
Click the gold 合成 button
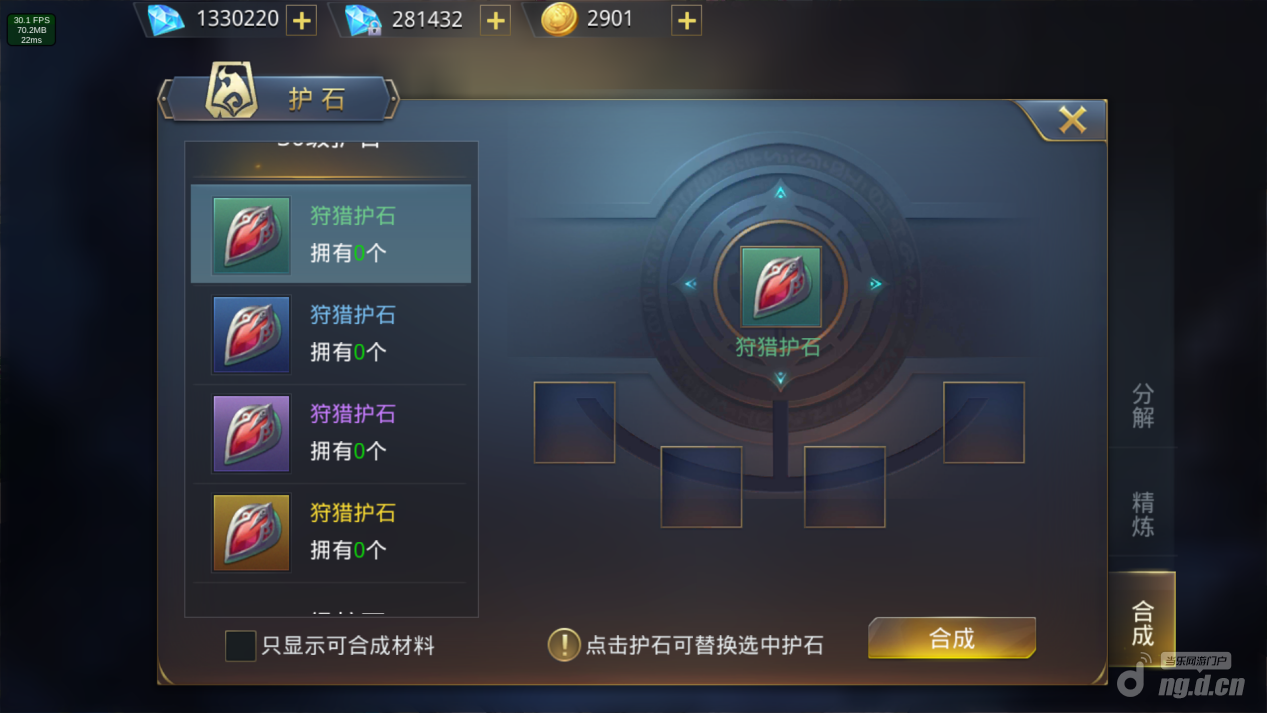click(951, 639)
